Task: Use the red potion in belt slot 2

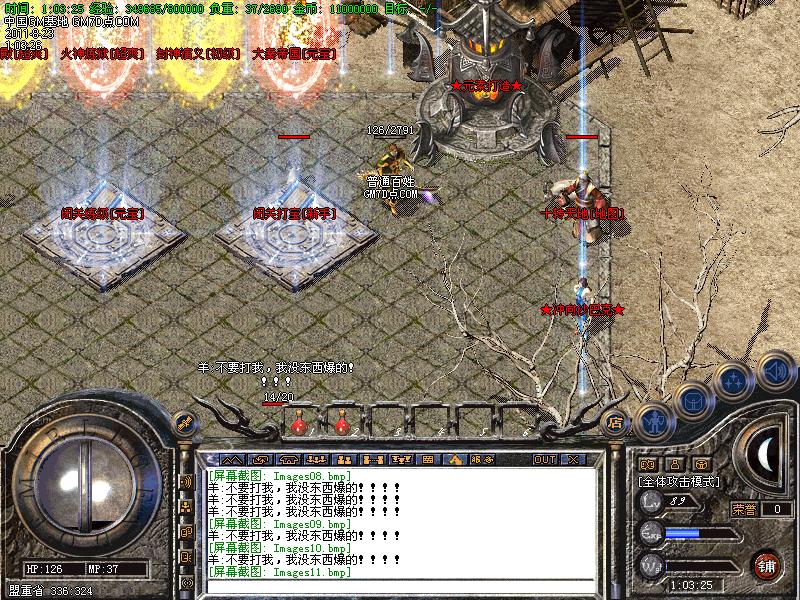Action: click(341, 425)
